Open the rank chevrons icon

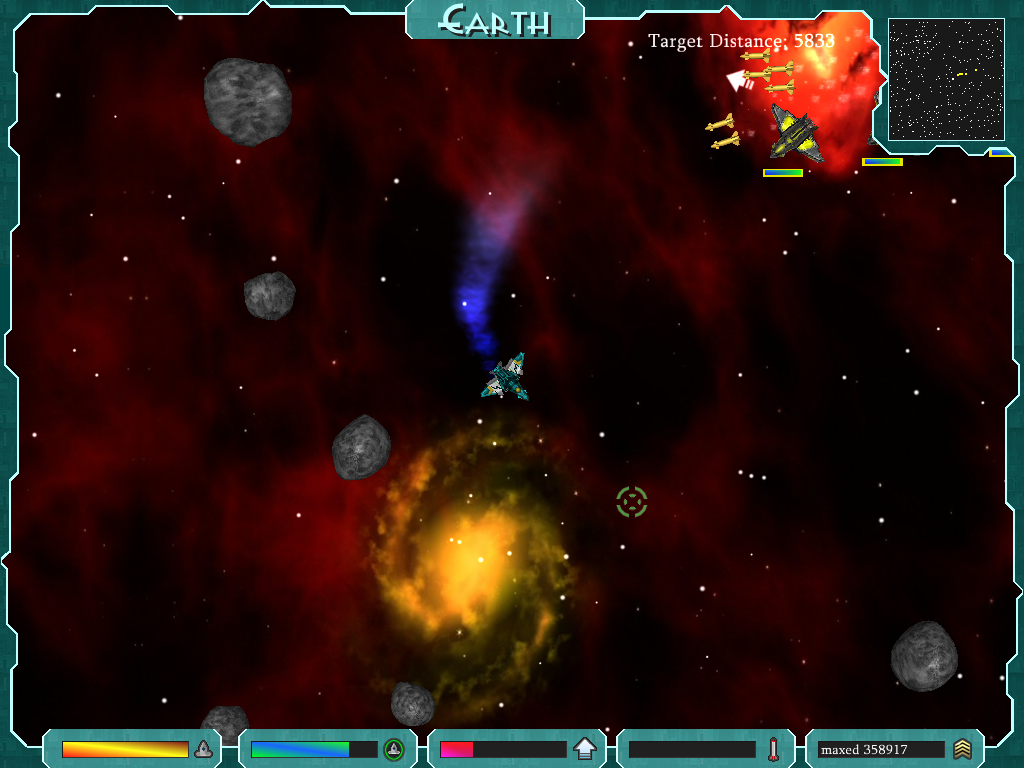pyautogui.click(x=962, y=749)
